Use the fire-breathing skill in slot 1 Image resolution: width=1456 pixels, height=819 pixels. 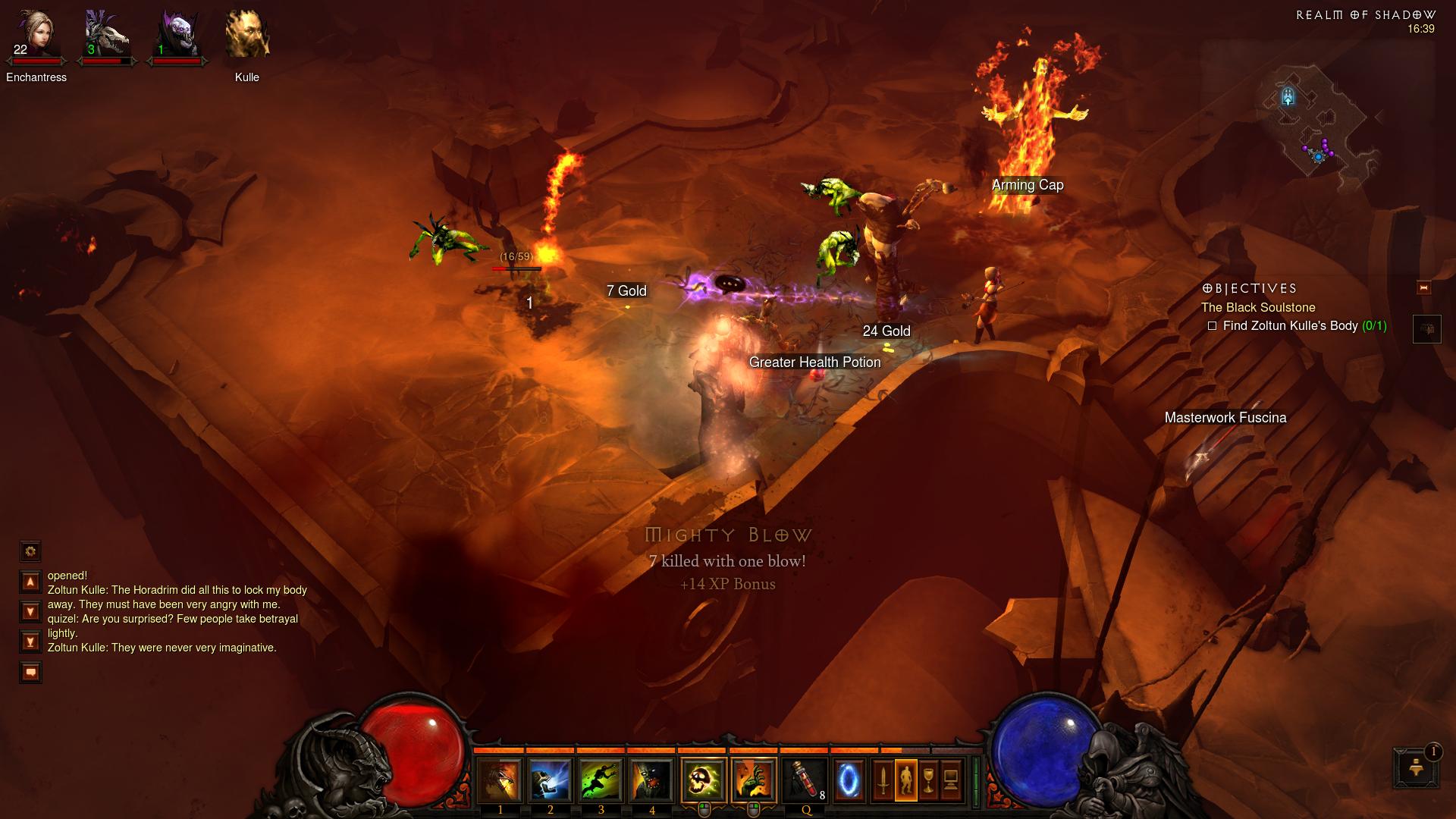[x=500, y=780]
